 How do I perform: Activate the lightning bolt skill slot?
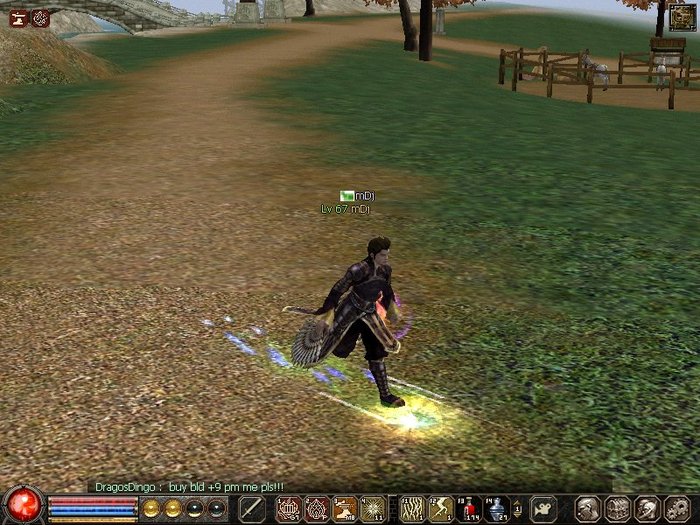tap(441, 509)
